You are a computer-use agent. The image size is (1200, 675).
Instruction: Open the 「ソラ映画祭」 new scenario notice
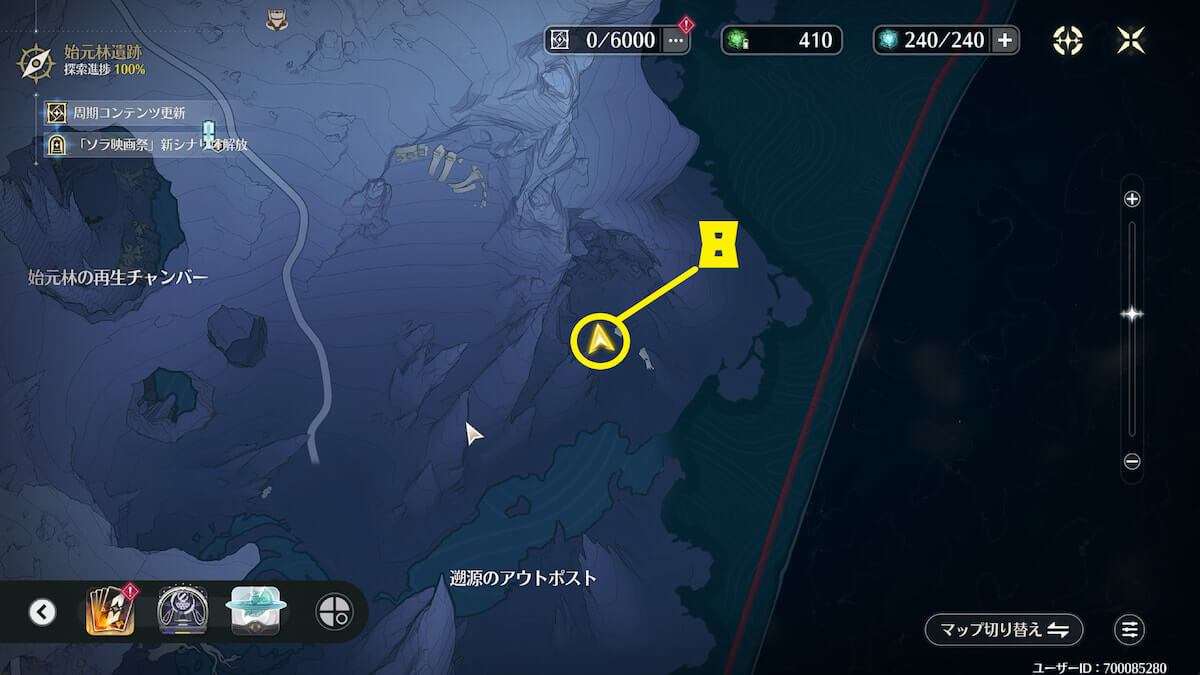[150, 145]
